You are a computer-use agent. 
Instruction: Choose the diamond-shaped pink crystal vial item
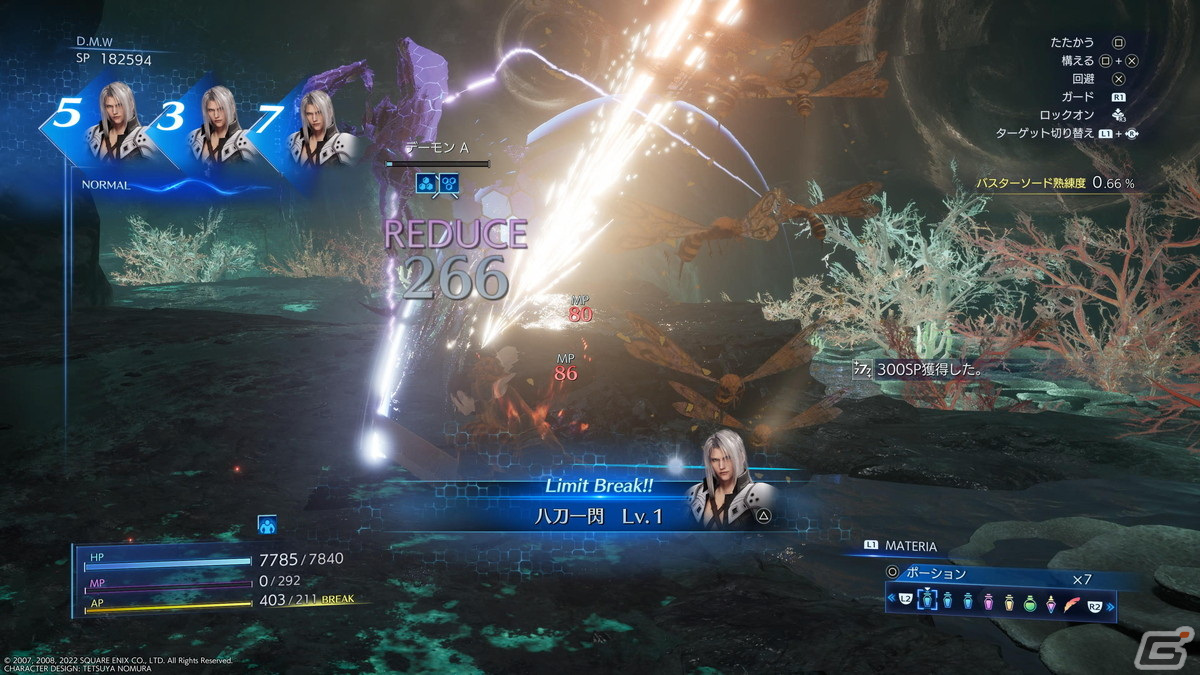pos(1051,601)
